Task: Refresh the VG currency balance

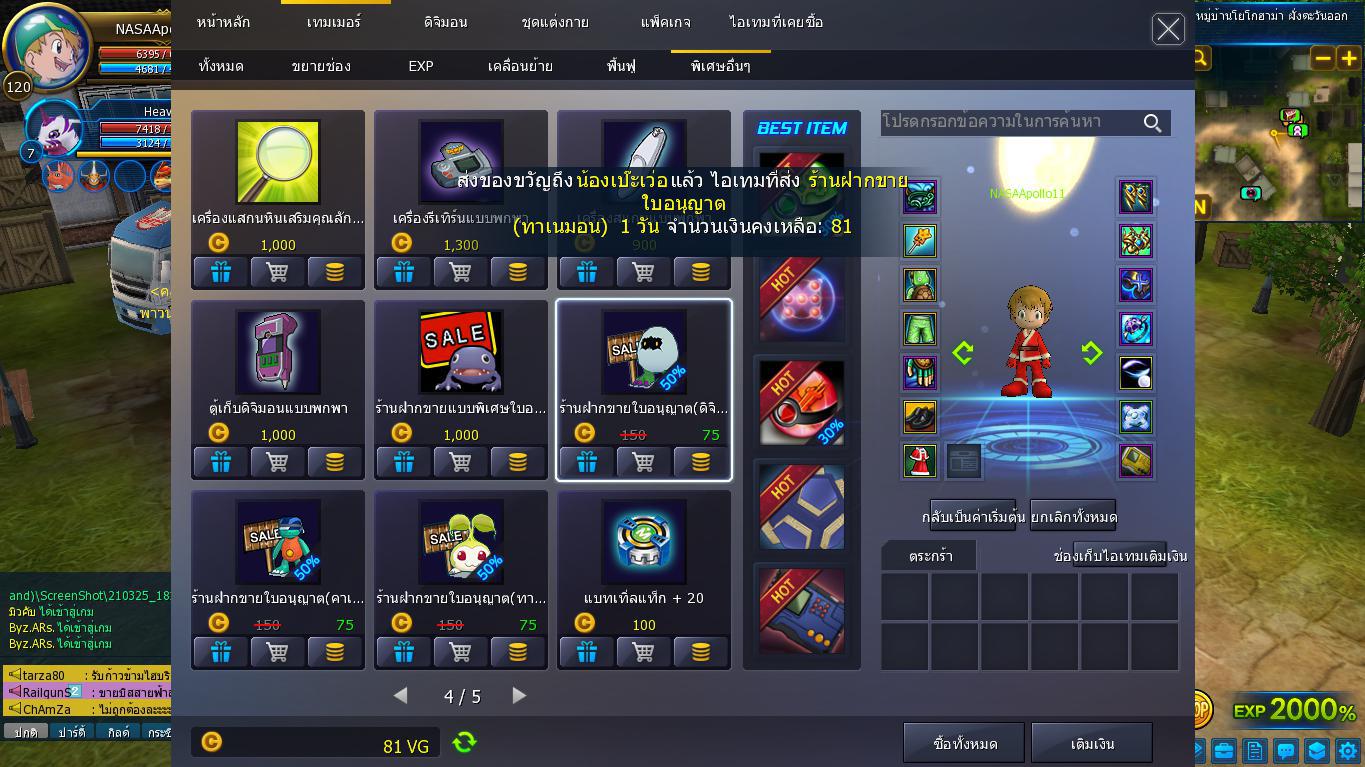Action: (464, 742)
